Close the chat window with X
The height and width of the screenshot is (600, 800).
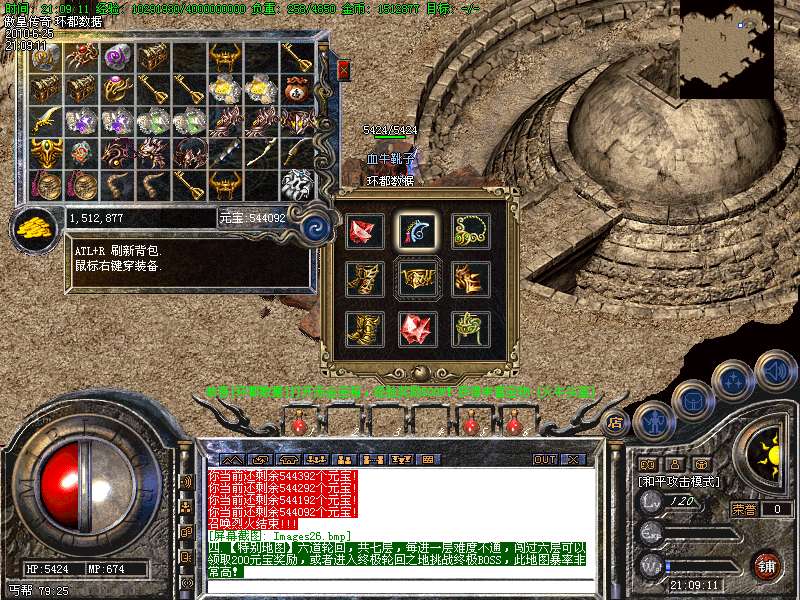click(x=573, y=459)
